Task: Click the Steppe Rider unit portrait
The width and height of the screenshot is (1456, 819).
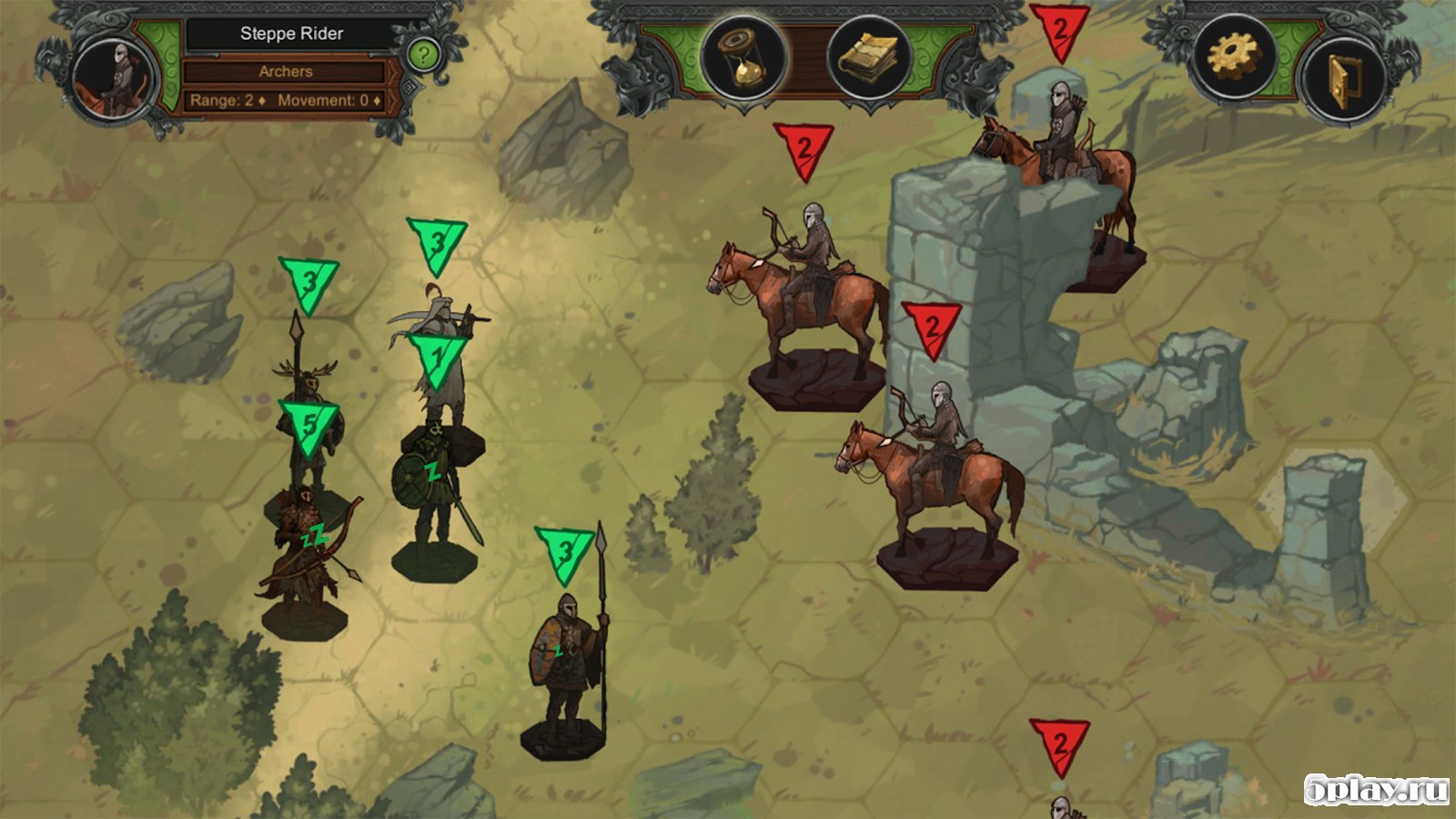Action: click(x=115, y=80)
